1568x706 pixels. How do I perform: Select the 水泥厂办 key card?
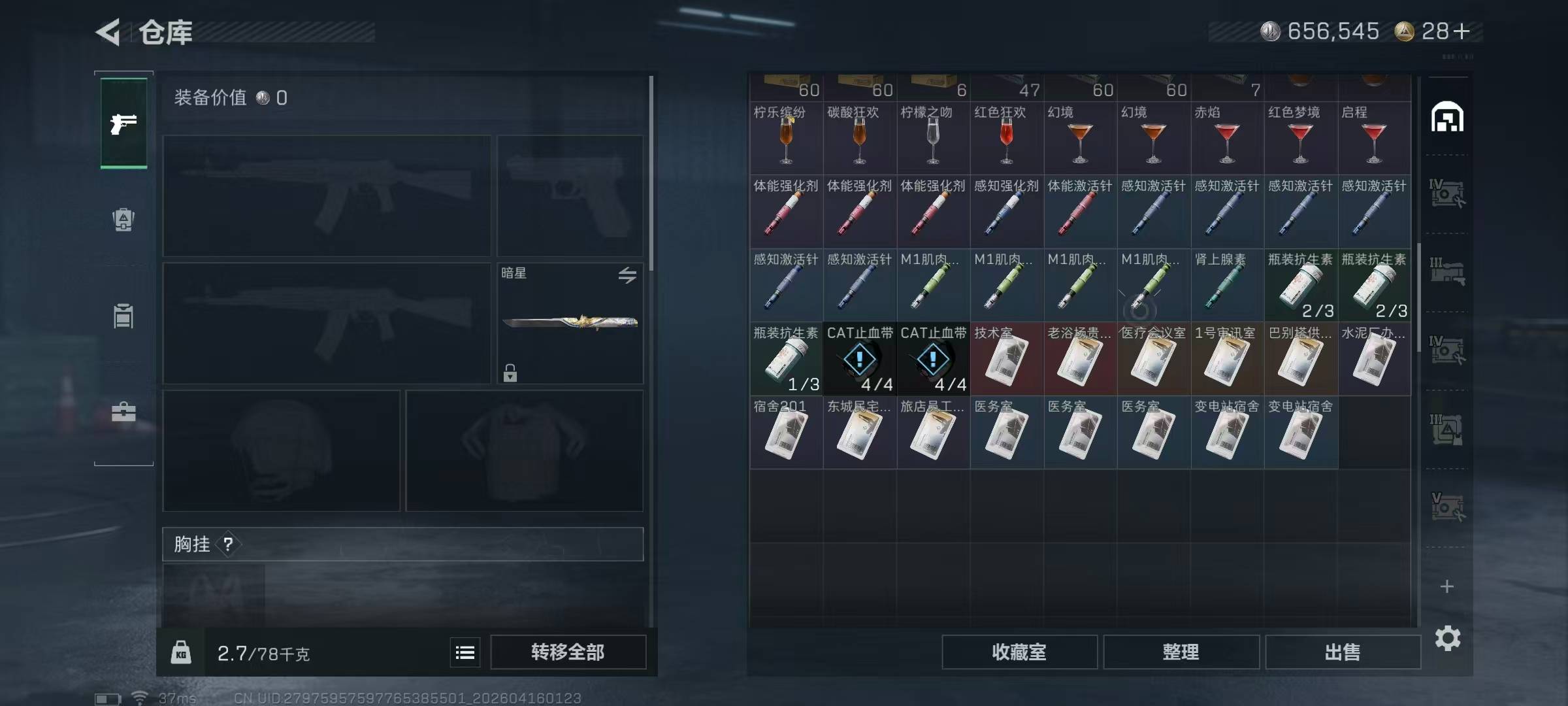1374,359
